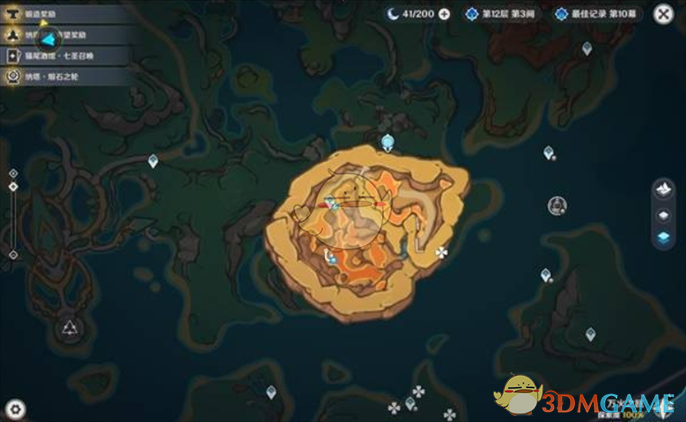Select the bottom highlighted map layer

[x=661, y=238]
